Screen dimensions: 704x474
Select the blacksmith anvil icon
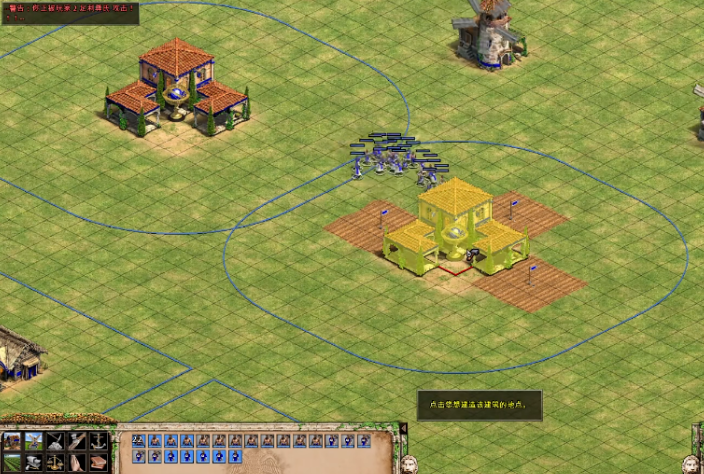pyautogui.click(x=35, y=462)
